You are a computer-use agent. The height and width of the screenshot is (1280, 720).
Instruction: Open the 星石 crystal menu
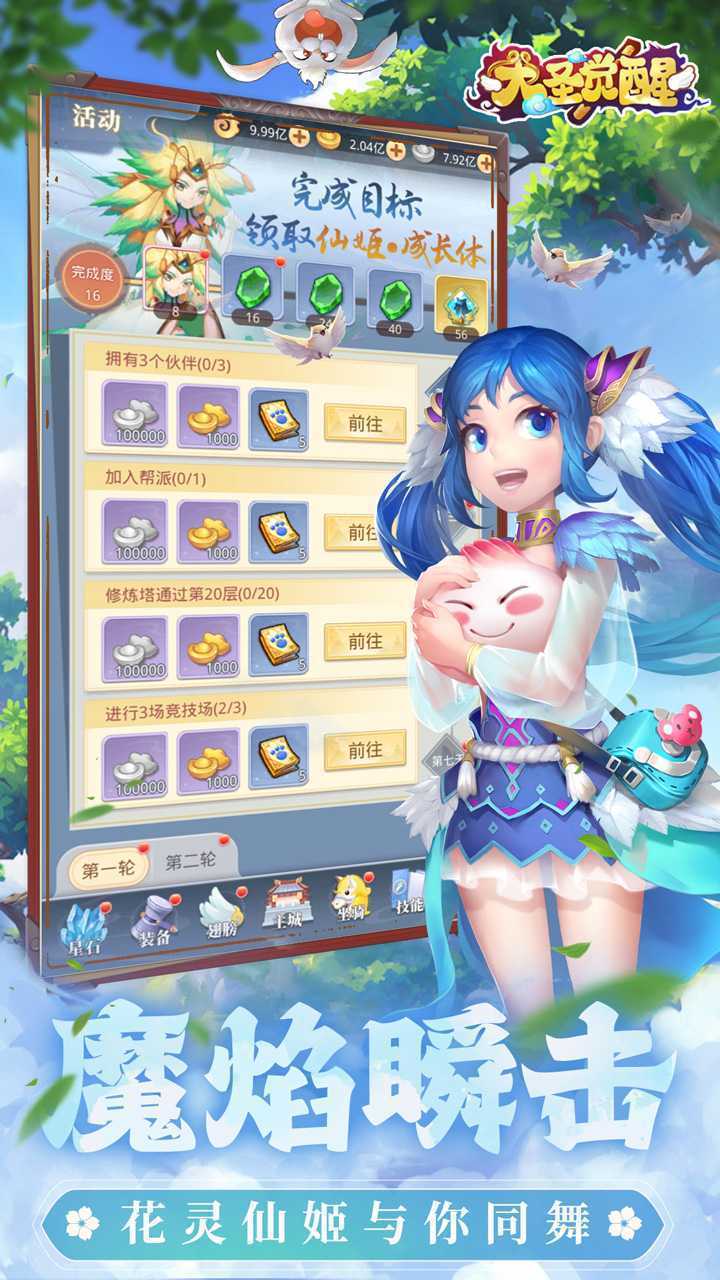point(82,928)
